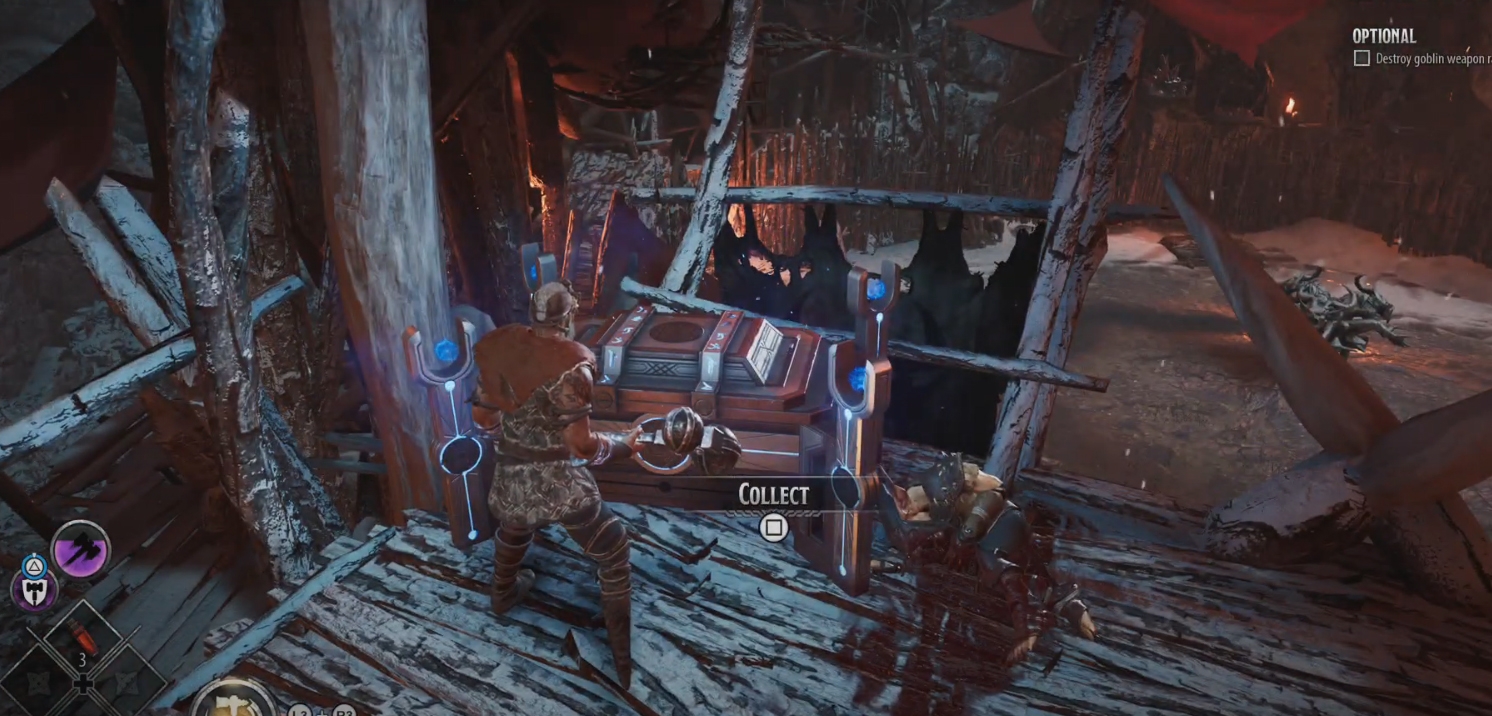The image size is (1492, 716).
Task: Select the purple hammer shield ability
Action: pyautogui.click(x=33, y=589)
